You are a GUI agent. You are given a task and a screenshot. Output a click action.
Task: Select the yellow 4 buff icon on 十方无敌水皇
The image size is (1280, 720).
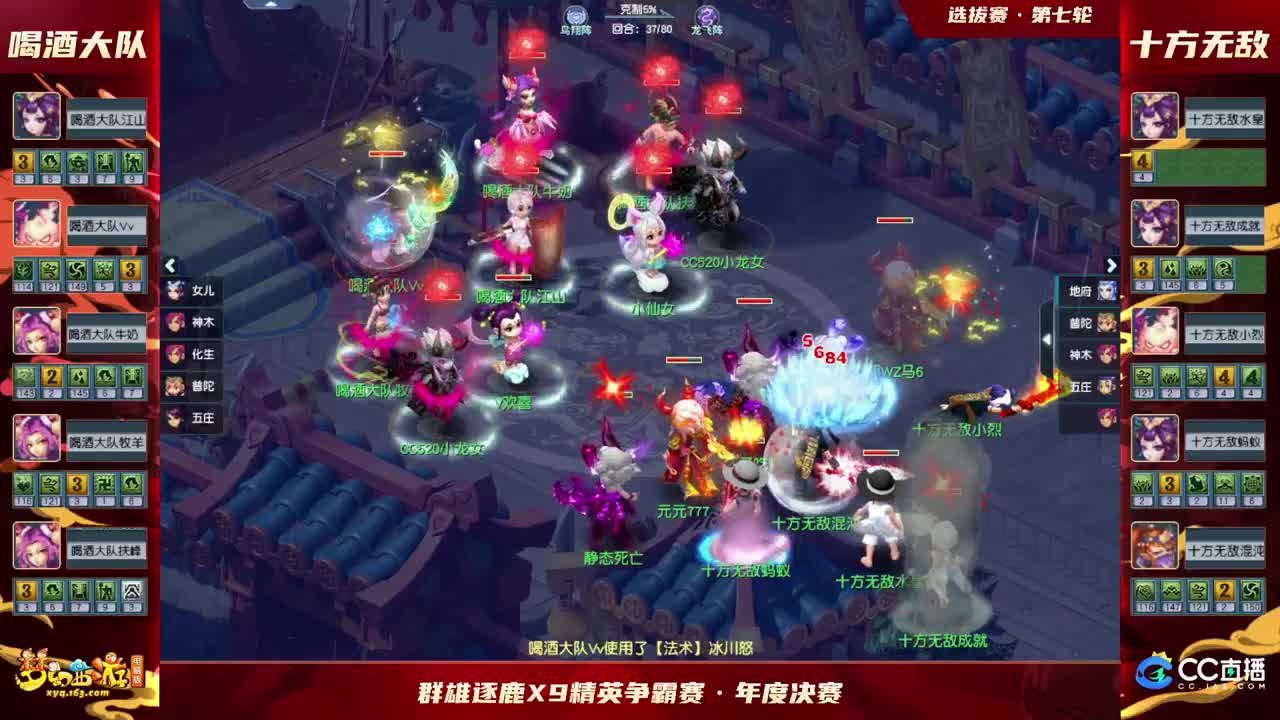click(x=1142, y=162)
